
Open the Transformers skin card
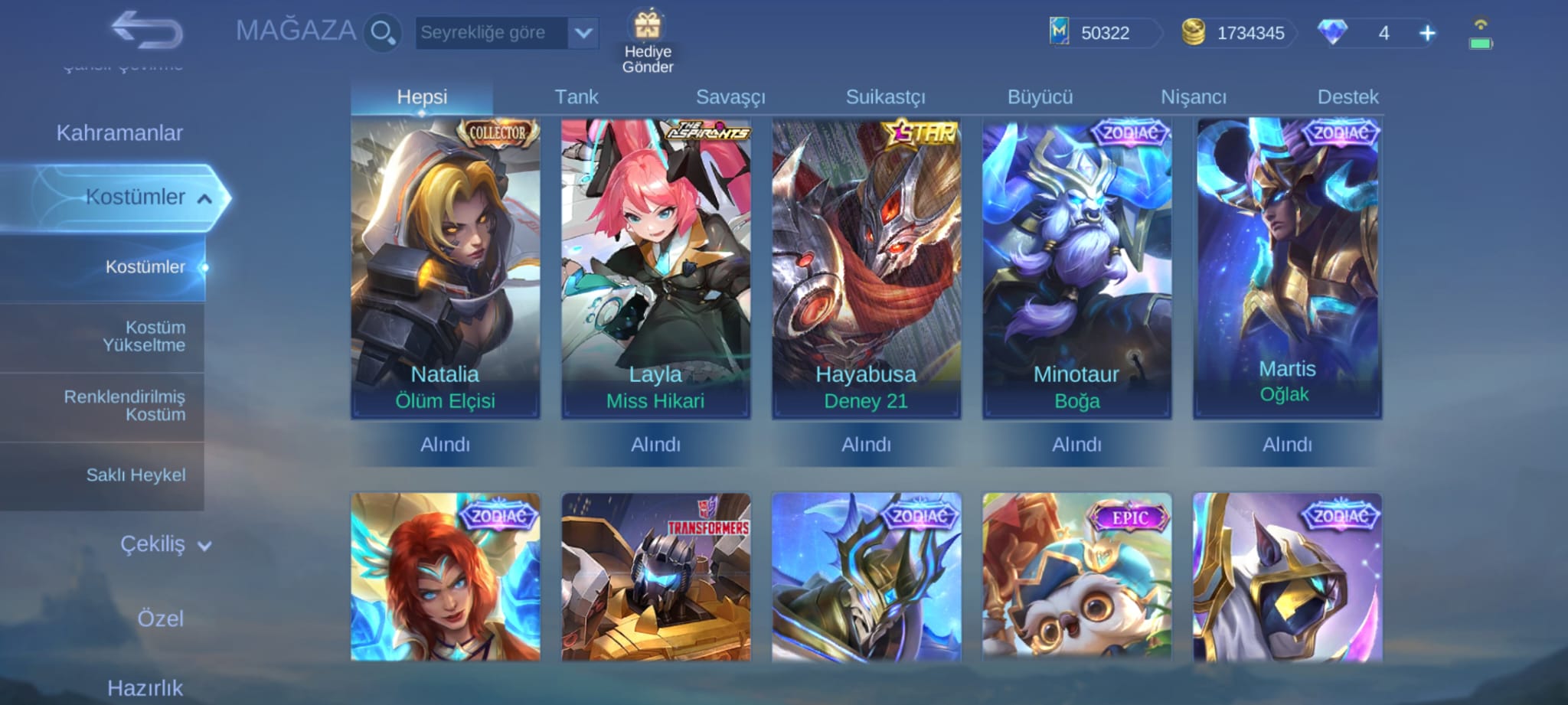(655, 576)
